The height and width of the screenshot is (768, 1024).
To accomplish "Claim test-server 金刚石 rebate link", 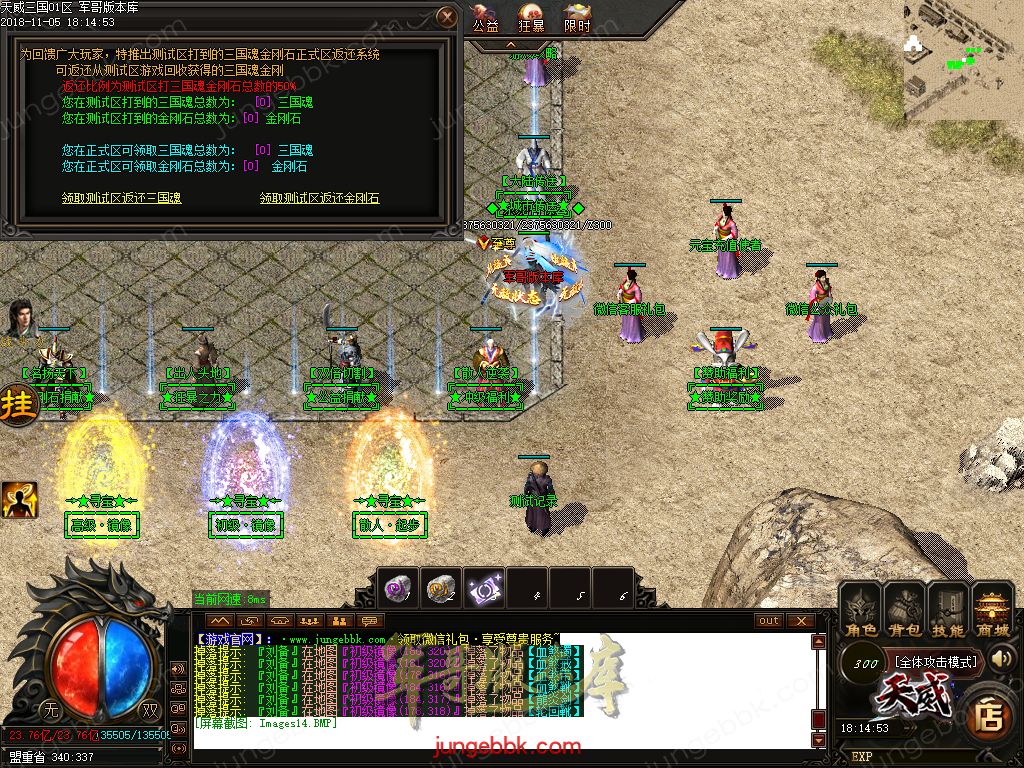I will [319, 199].
